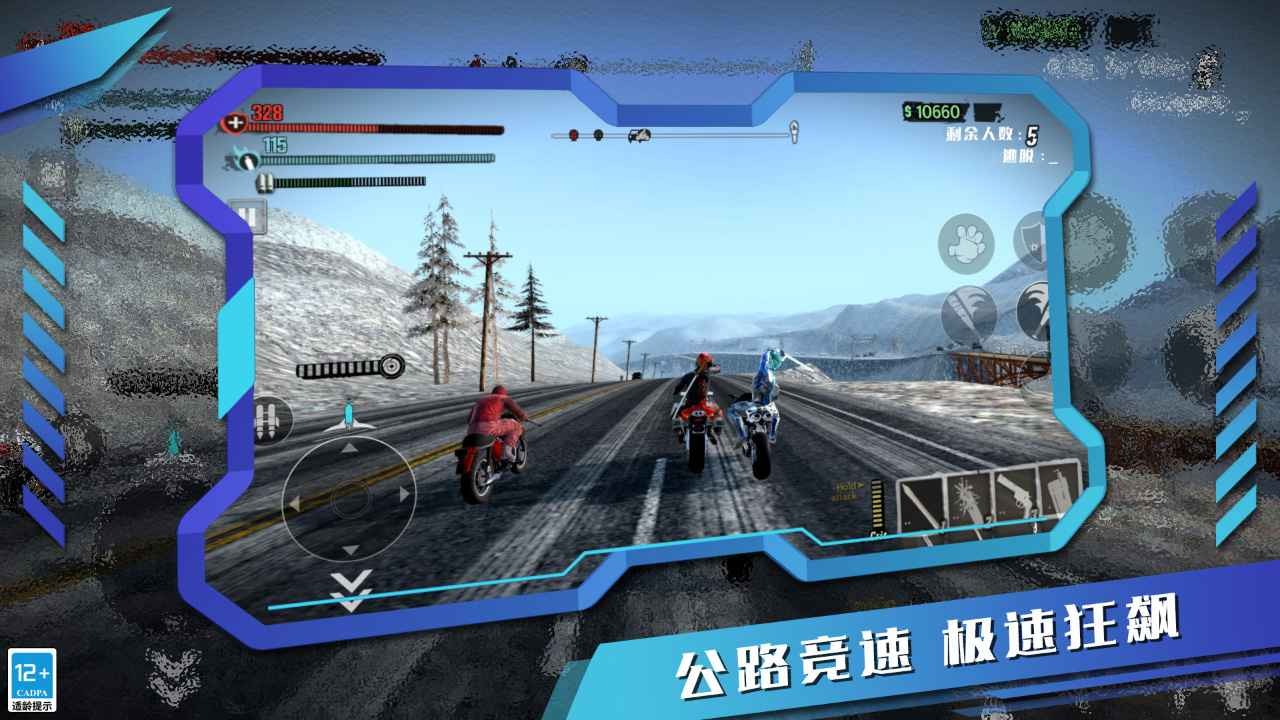Tap the right kick attack icon
This screenshot has height=720, width=1280.
pos(1033,310)
